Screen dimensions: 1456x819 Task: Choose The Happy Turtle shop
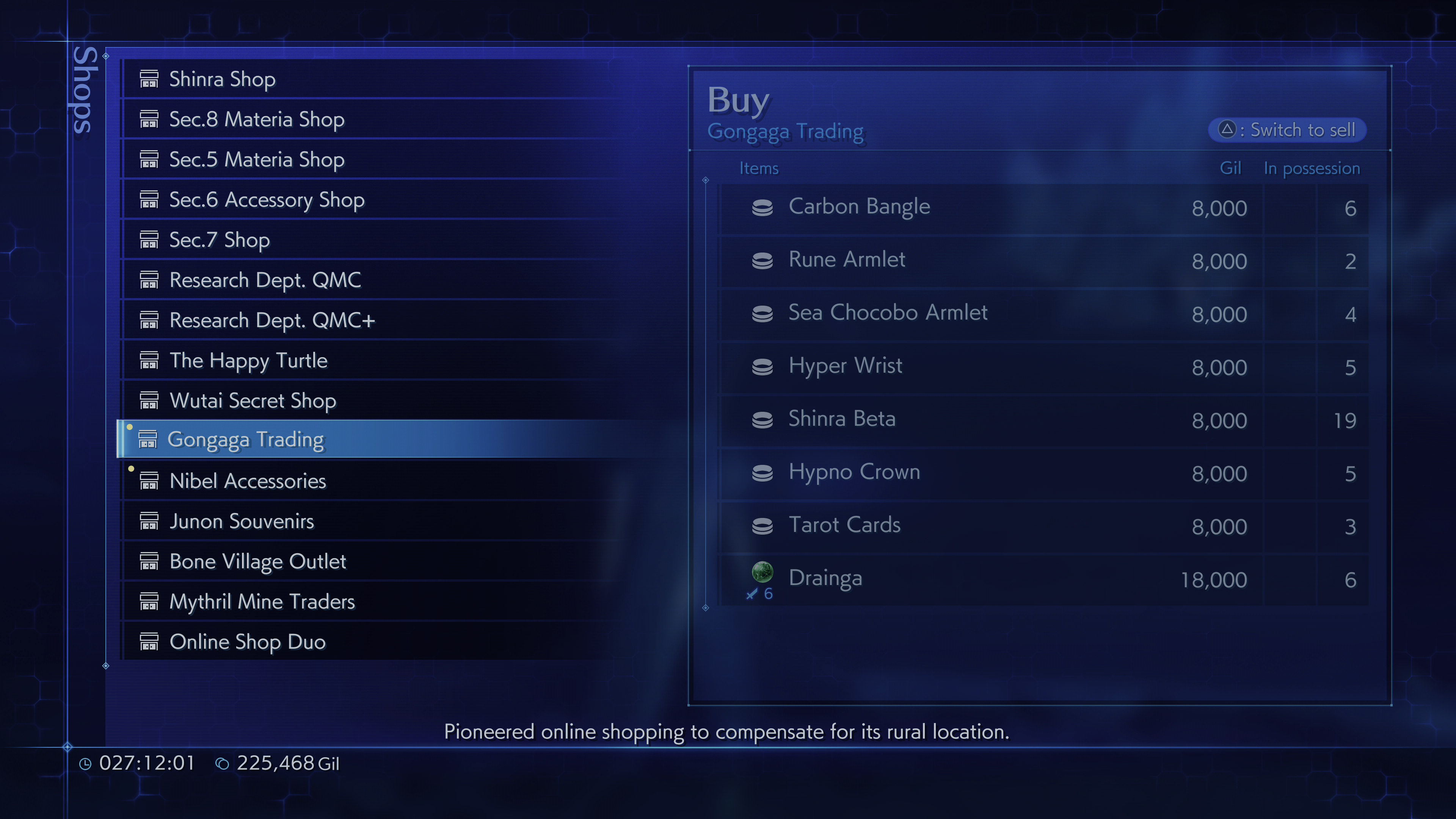[x=248, y=360]
